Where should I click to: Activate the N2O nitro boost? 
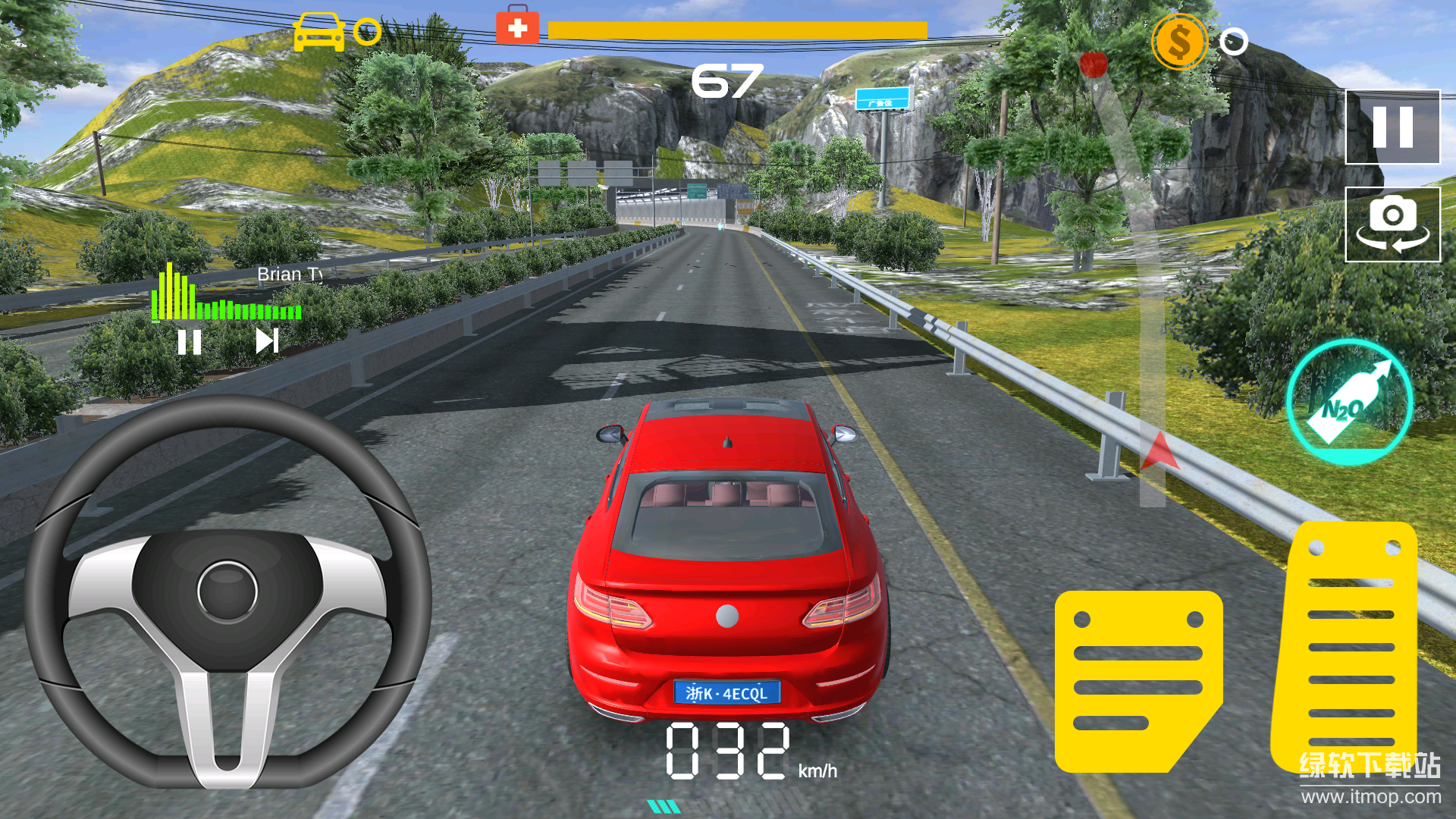[x=1349, y=403]
